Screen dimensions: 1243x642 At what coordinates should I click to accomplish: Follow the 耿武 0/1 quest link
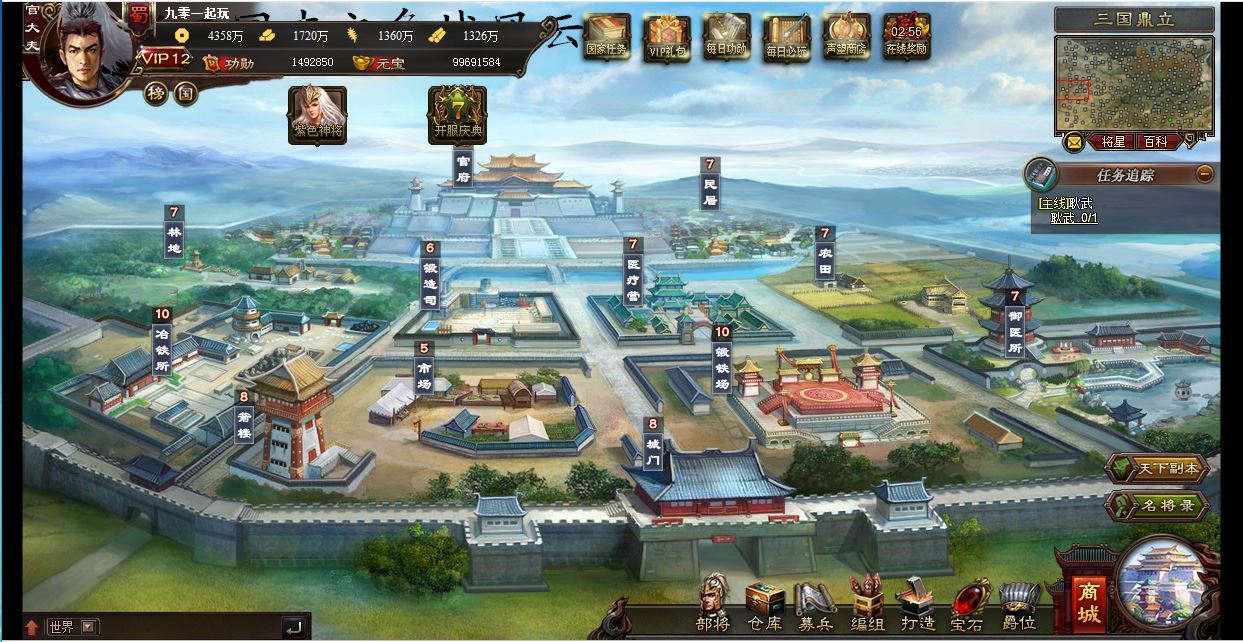coord(1074,218)
